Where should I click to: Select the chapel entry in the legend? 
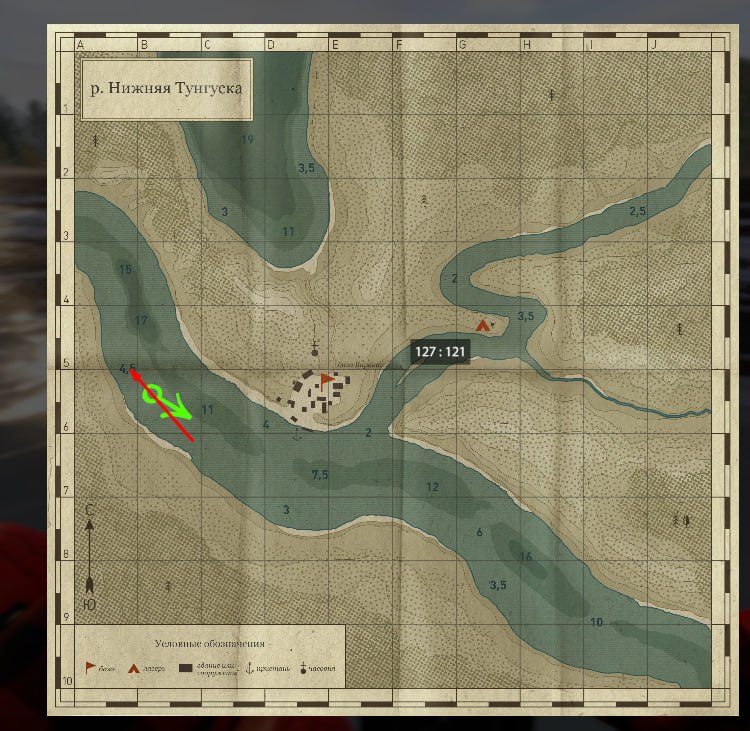[302, 668]
